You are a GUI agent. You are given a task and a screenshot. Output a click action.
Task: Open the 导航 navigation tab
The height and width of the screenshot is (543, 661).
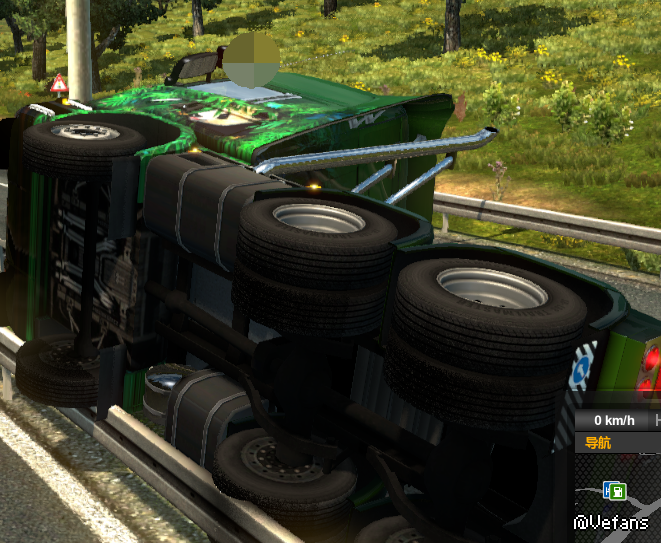[x=599, y=443]
